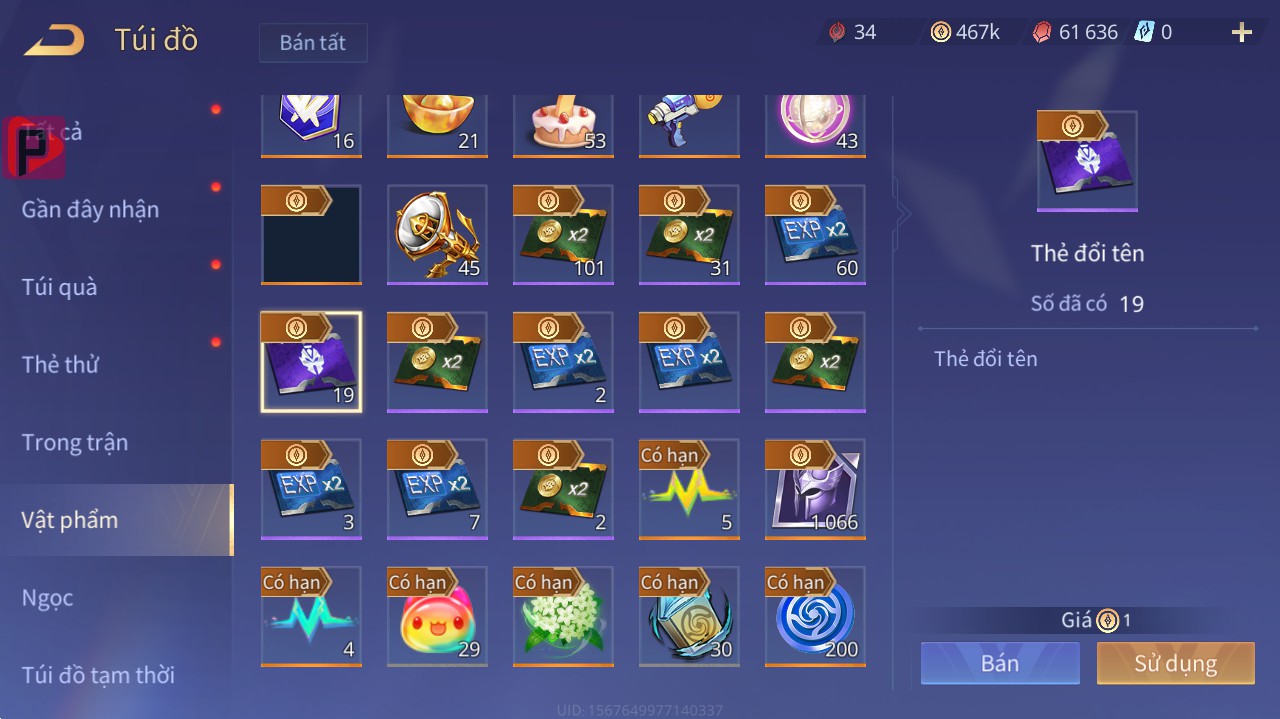
Task: Select the gold x2 card with 101
Action: click(x=563, y=235)
